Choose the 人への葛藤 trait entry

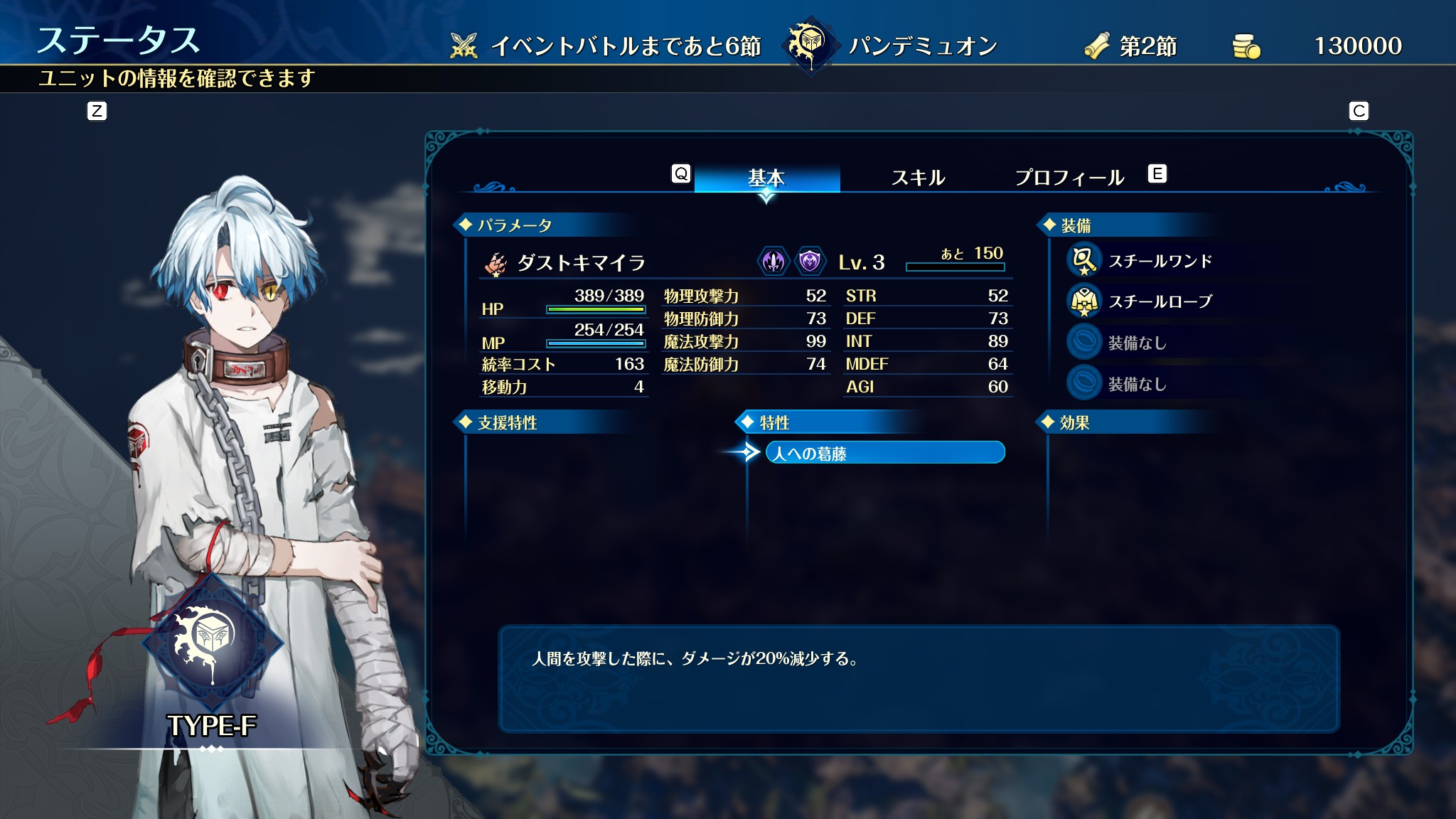pyautogui.click(x=884, y=453)
